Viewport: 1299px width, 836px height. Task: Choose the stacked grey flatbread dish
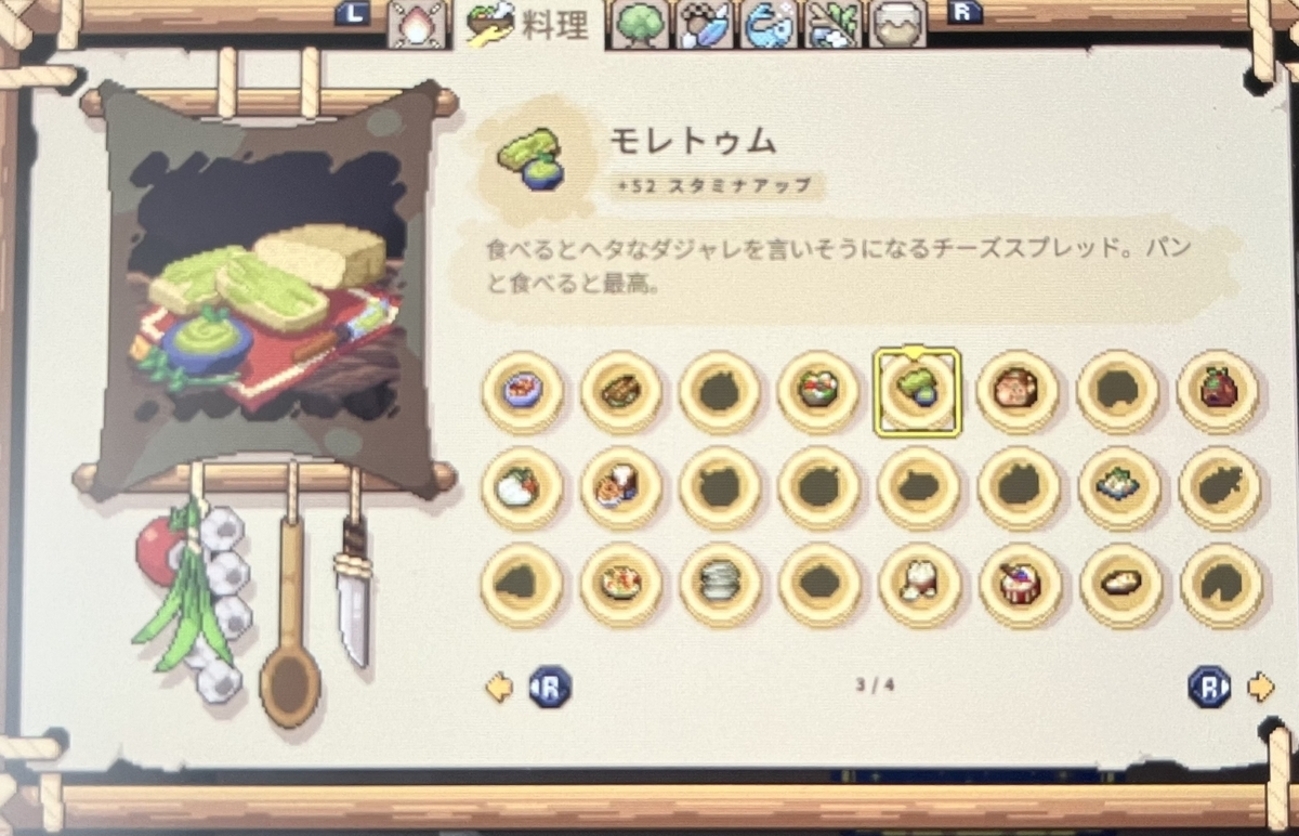click(x=720, y=584)
